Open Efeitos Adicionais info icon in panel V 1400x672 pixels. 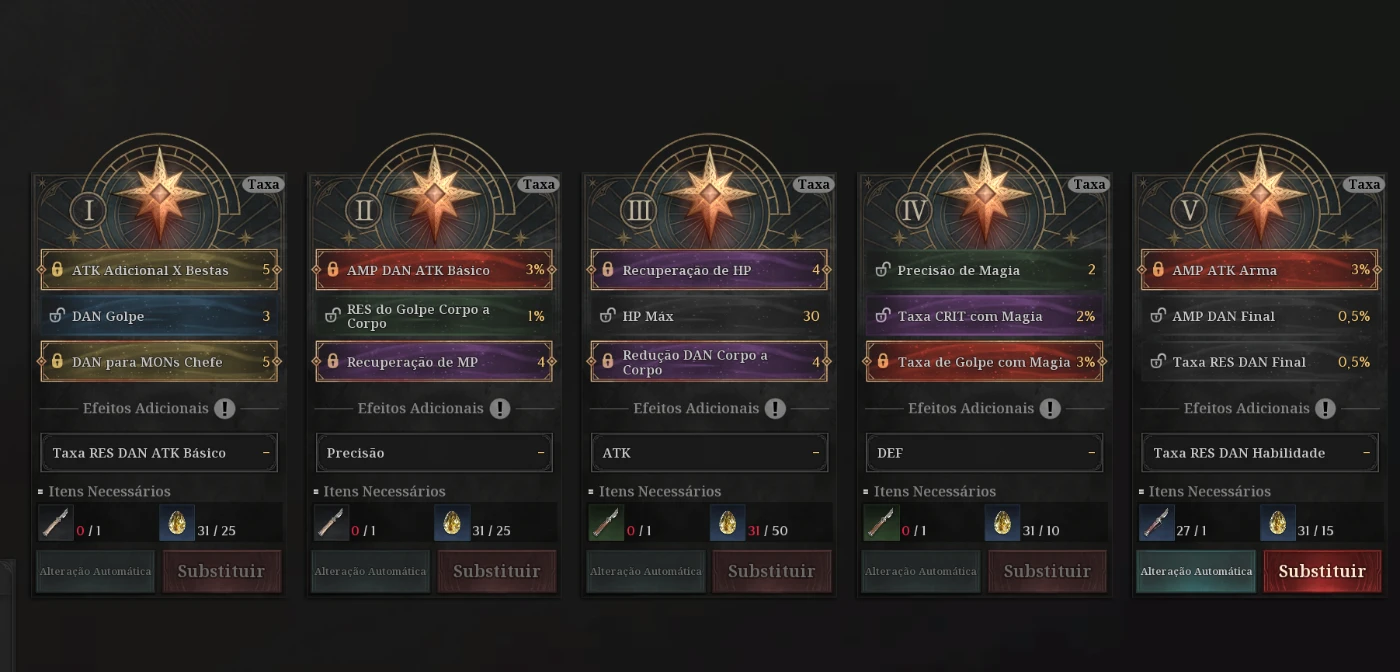1325,408
